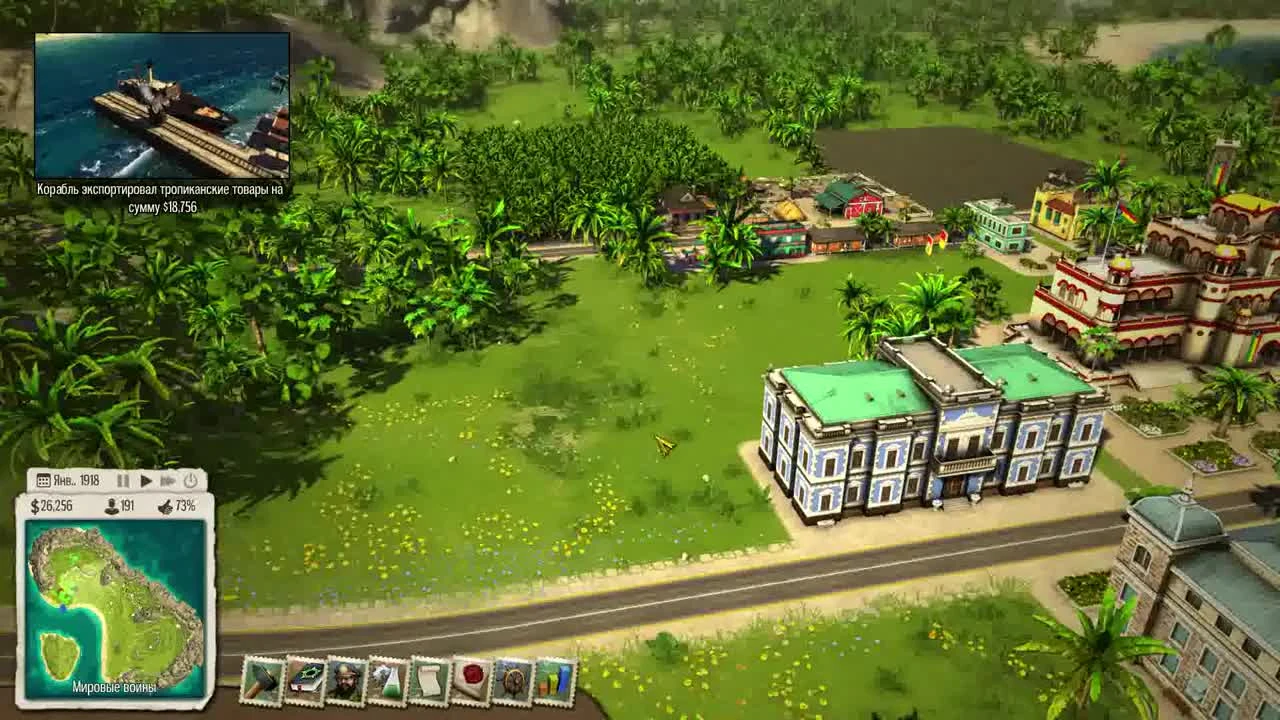Image resolution: width=1280 pixels, height=720 pixels.
Task: Click the power button in the time panel
Action: (x=190, y=482)
